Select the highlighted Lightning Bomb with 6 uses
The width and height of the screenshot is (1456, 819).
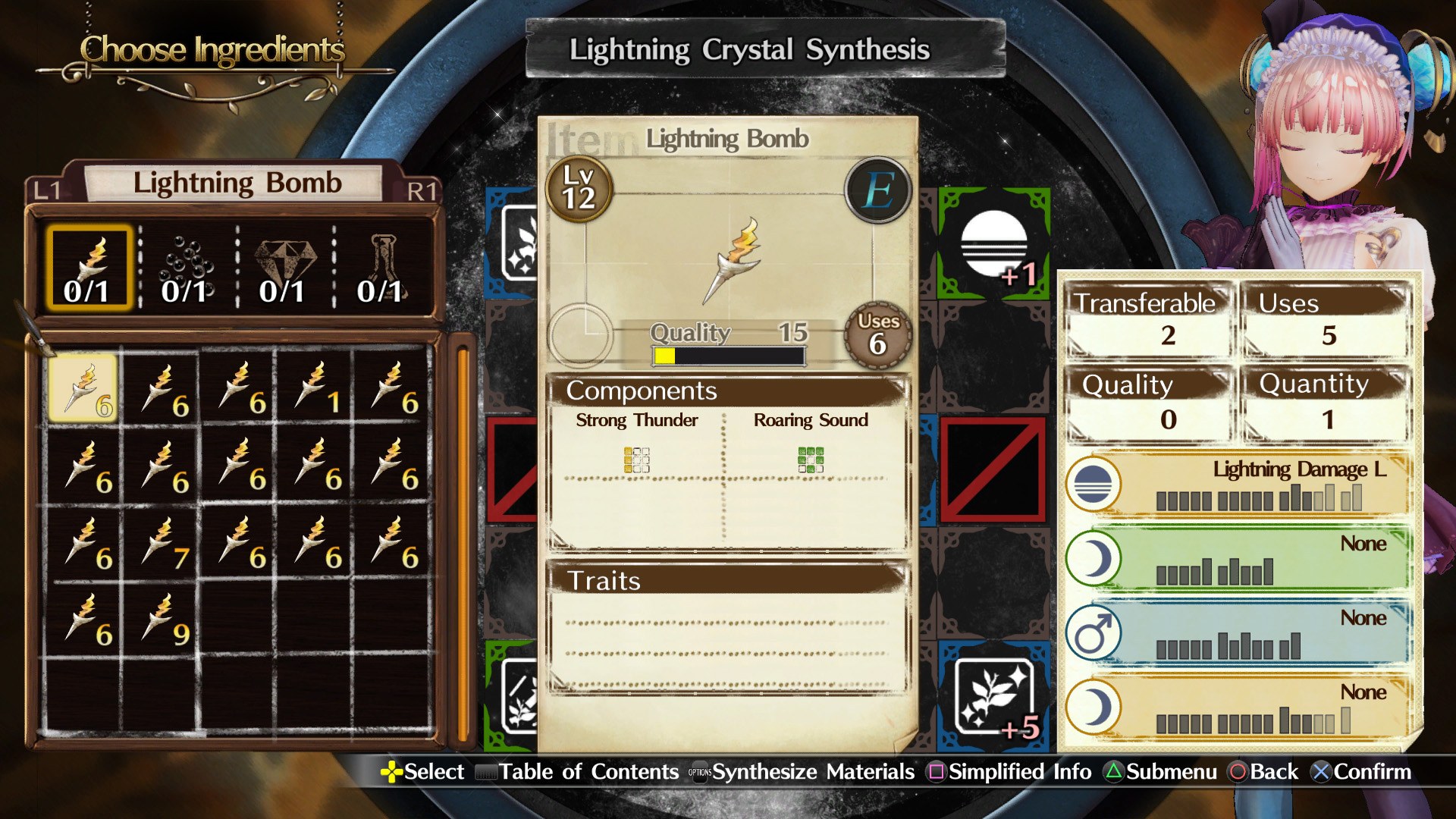pos(86,387)
